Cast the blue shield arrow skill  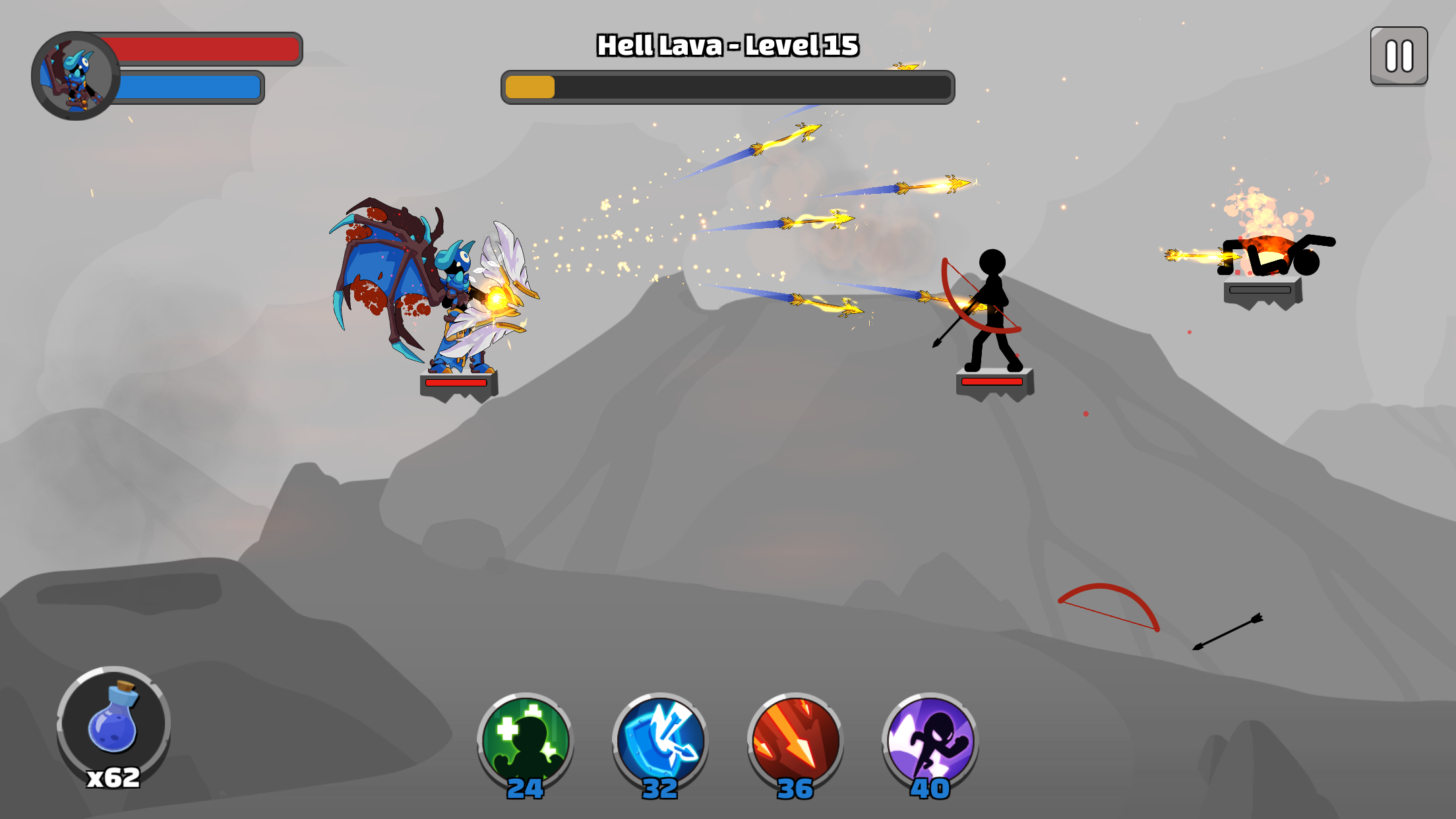[660, 741]
